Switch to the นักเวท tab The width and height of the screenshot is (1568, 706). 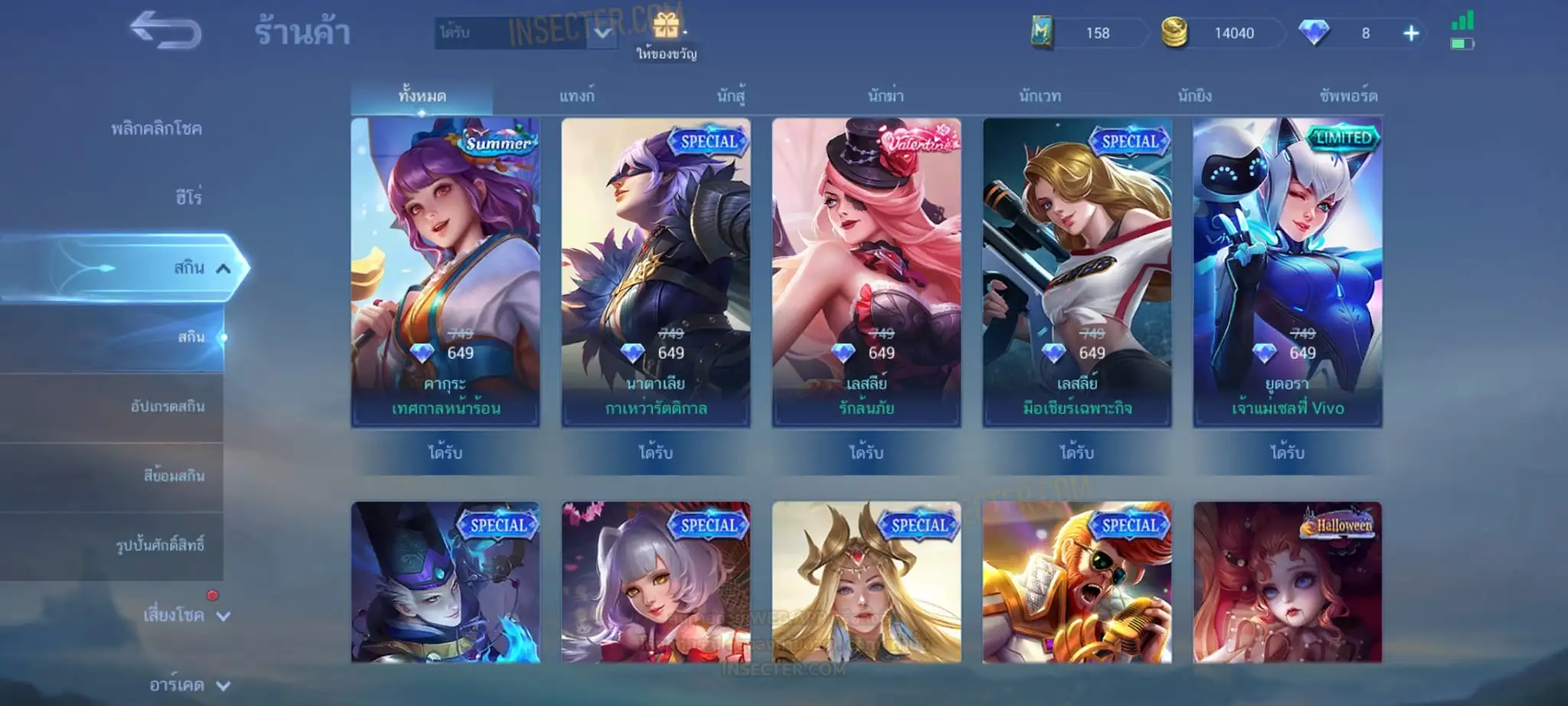(x=1040, y=96)
